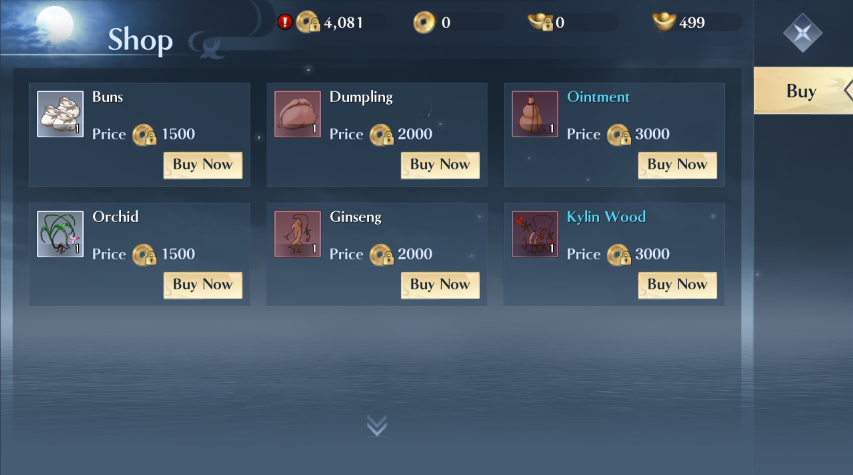This screenshot has width=853, height=475.
Task: Close the Shop window
Action: [x=802, y=34]
